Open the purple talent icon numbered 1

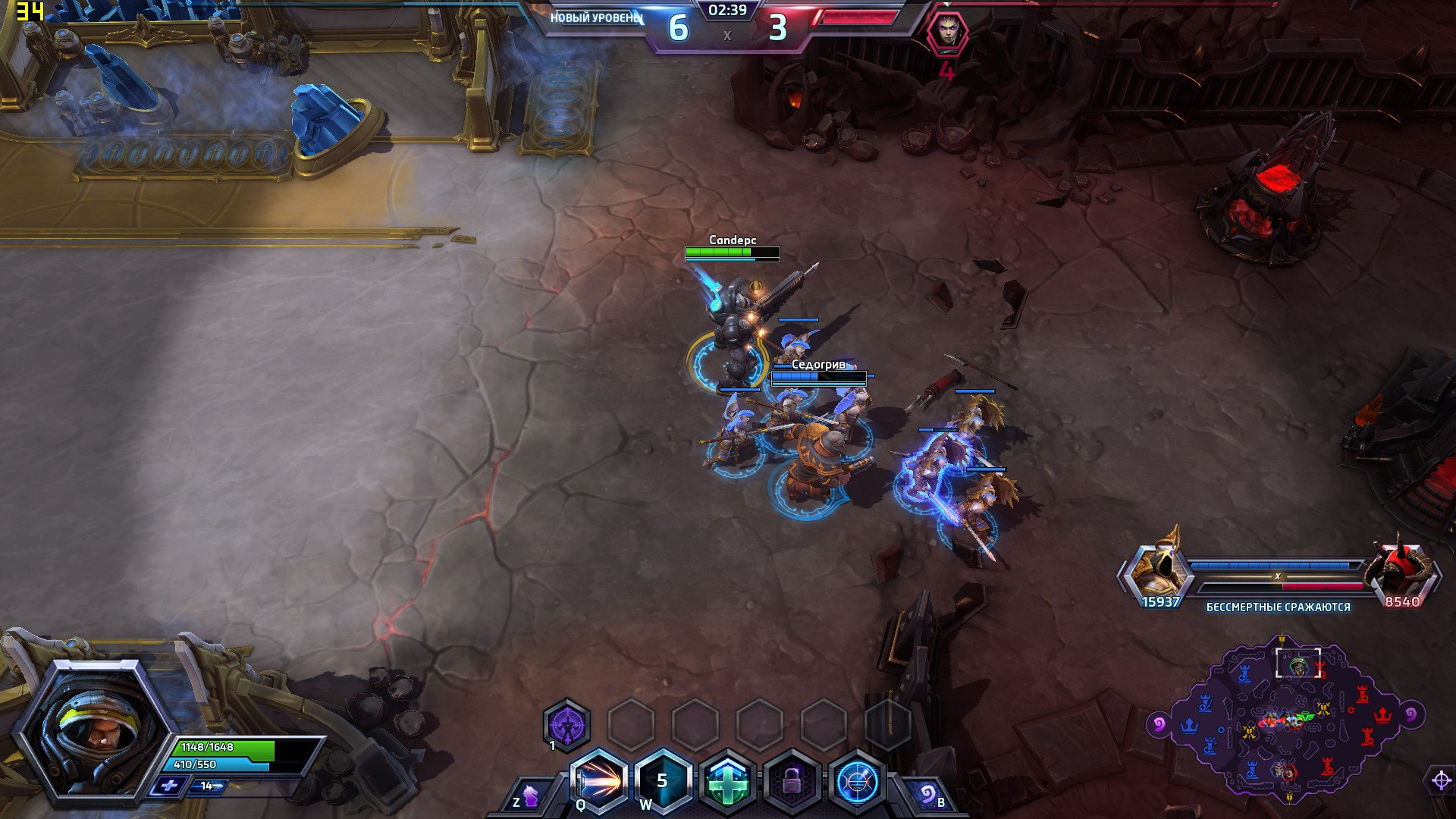(566, 726)
